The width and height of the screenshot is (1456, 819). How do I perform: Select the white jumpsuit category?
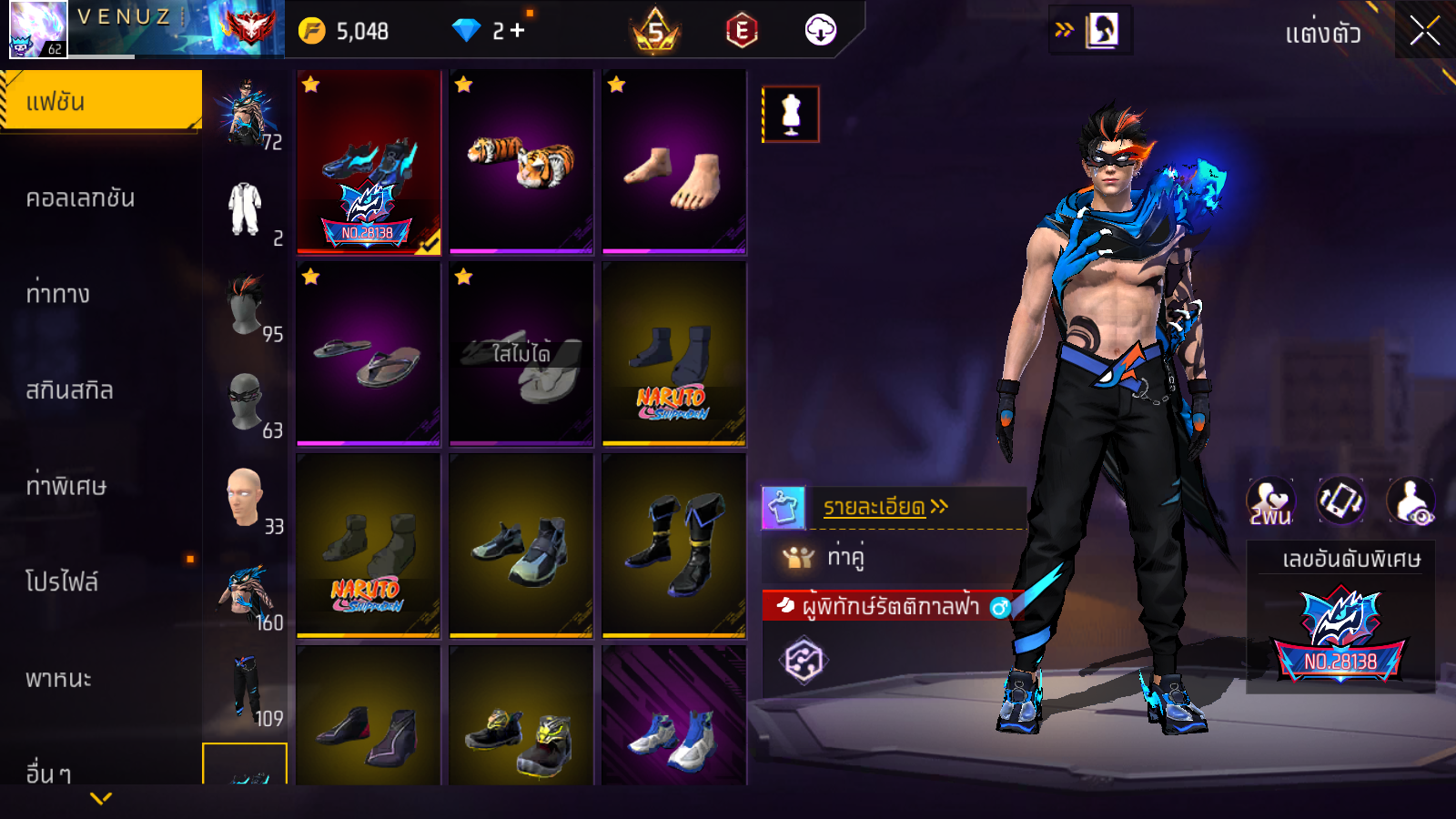(x=245, y=209)
